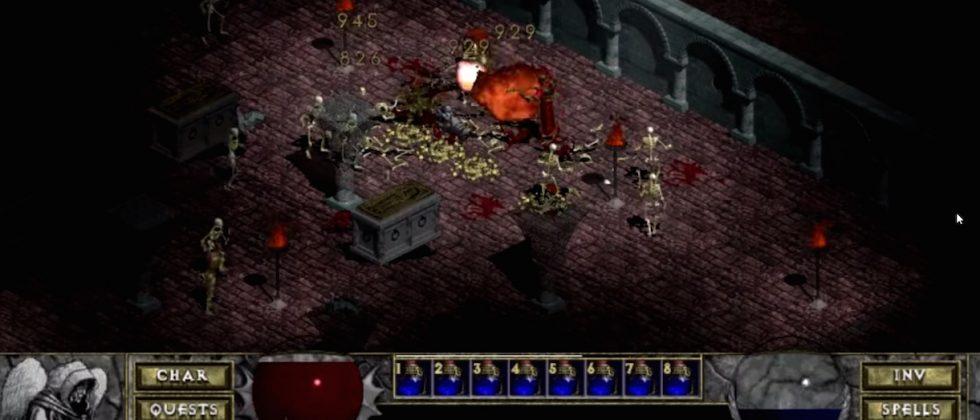
Task: Use the mana potion in belt slot 1
Action: pos(412,378)
